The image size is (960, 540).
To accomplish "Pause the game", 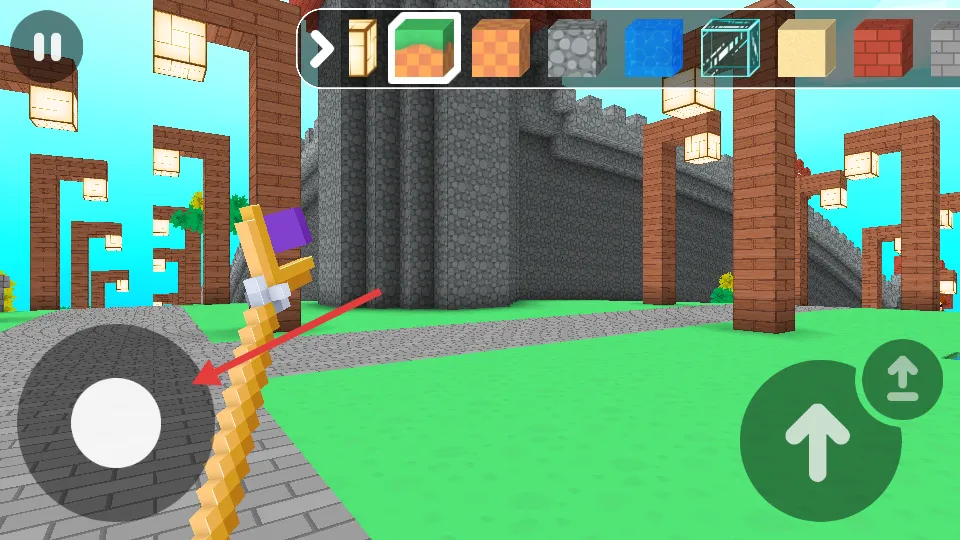I will tap(47, 47).
